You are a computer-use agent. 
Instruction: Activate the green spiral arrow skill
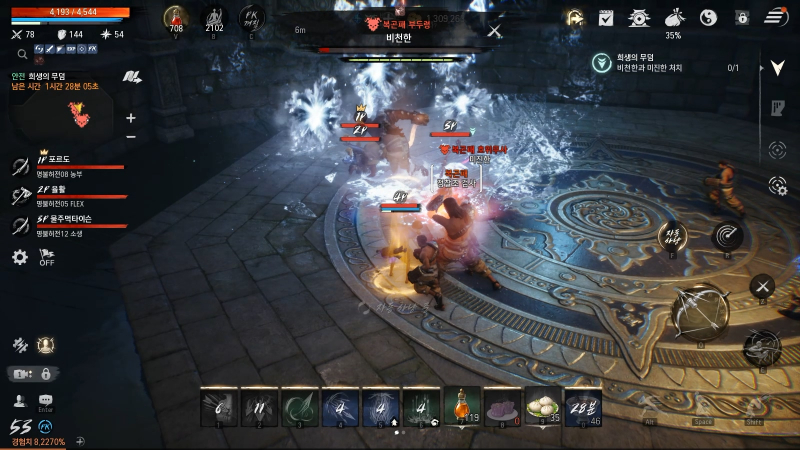(x=300, y=407)
